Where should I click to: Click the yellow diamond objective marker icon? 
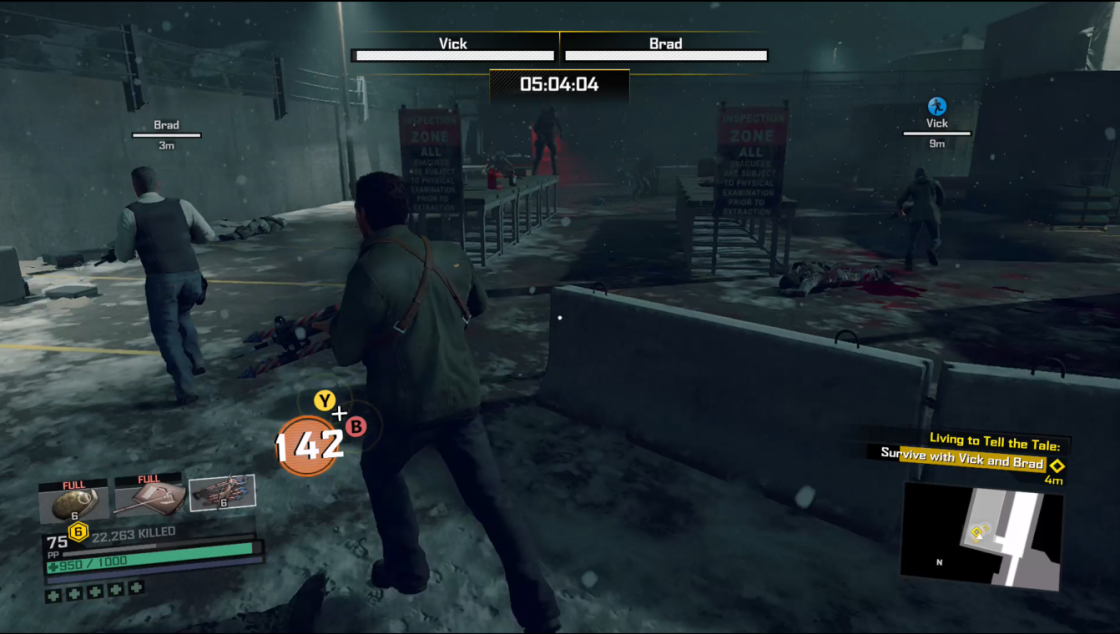pyautogui.click(x=1056, y=465)
